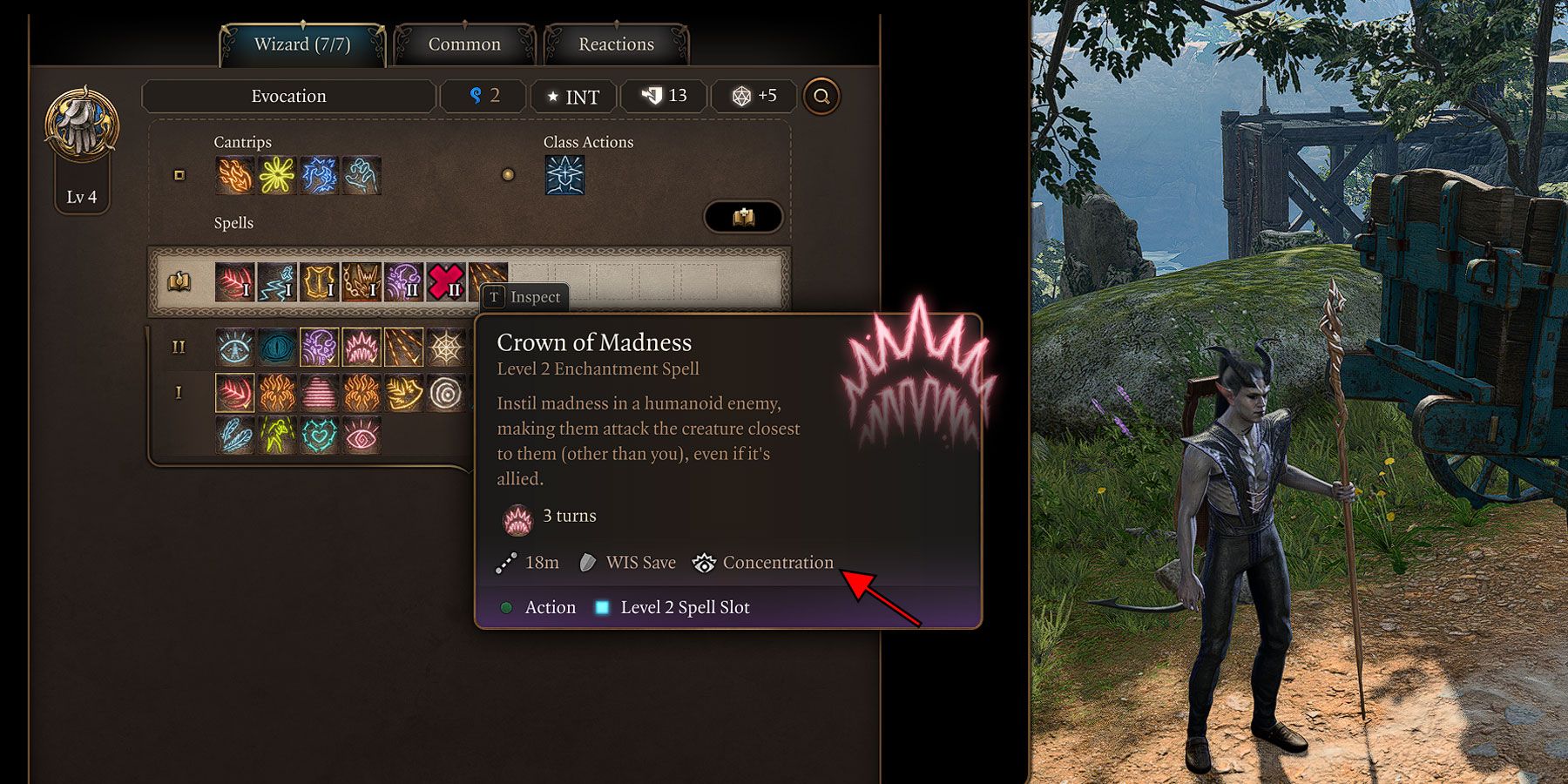This screenshot has height=784, width=1568.
Task: Select the Fire Bolt cantrip icon
Action: [x=233, y=175]
